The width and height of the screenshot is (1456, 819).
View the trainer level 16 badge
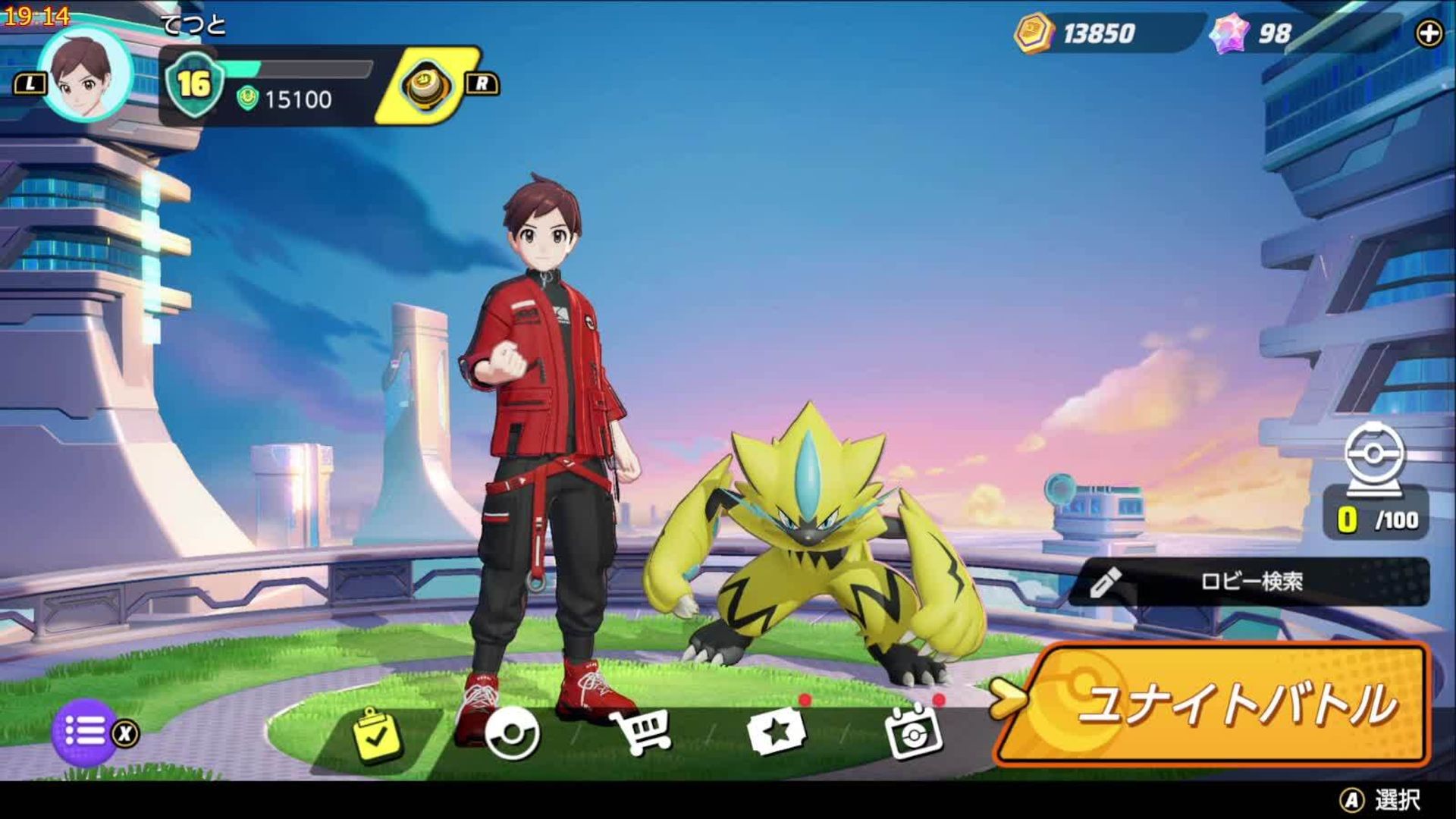[x=194, y=83]
